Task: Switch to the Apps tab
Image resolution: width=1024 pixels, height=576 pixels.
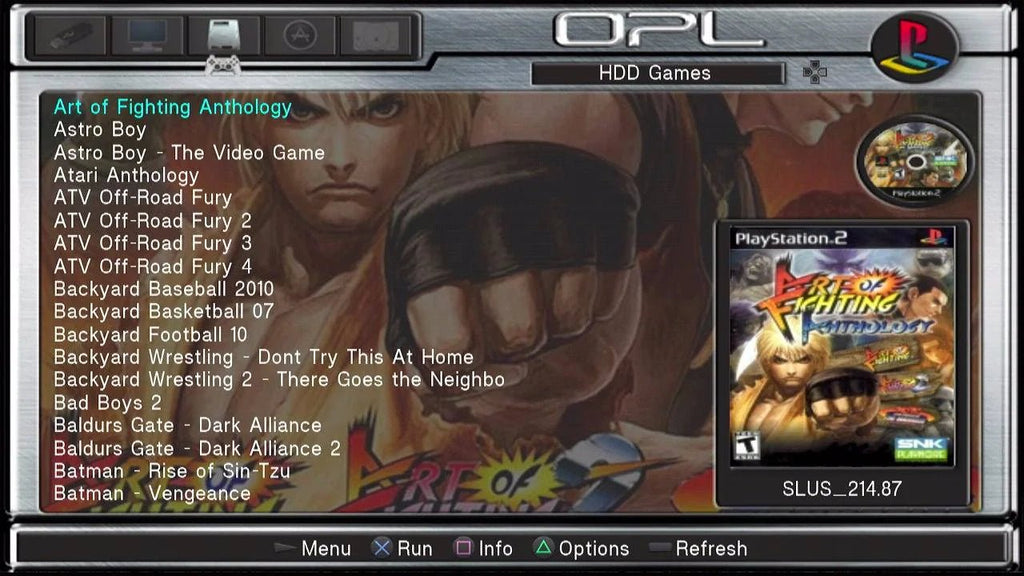Action: click(x=297, y=35)
